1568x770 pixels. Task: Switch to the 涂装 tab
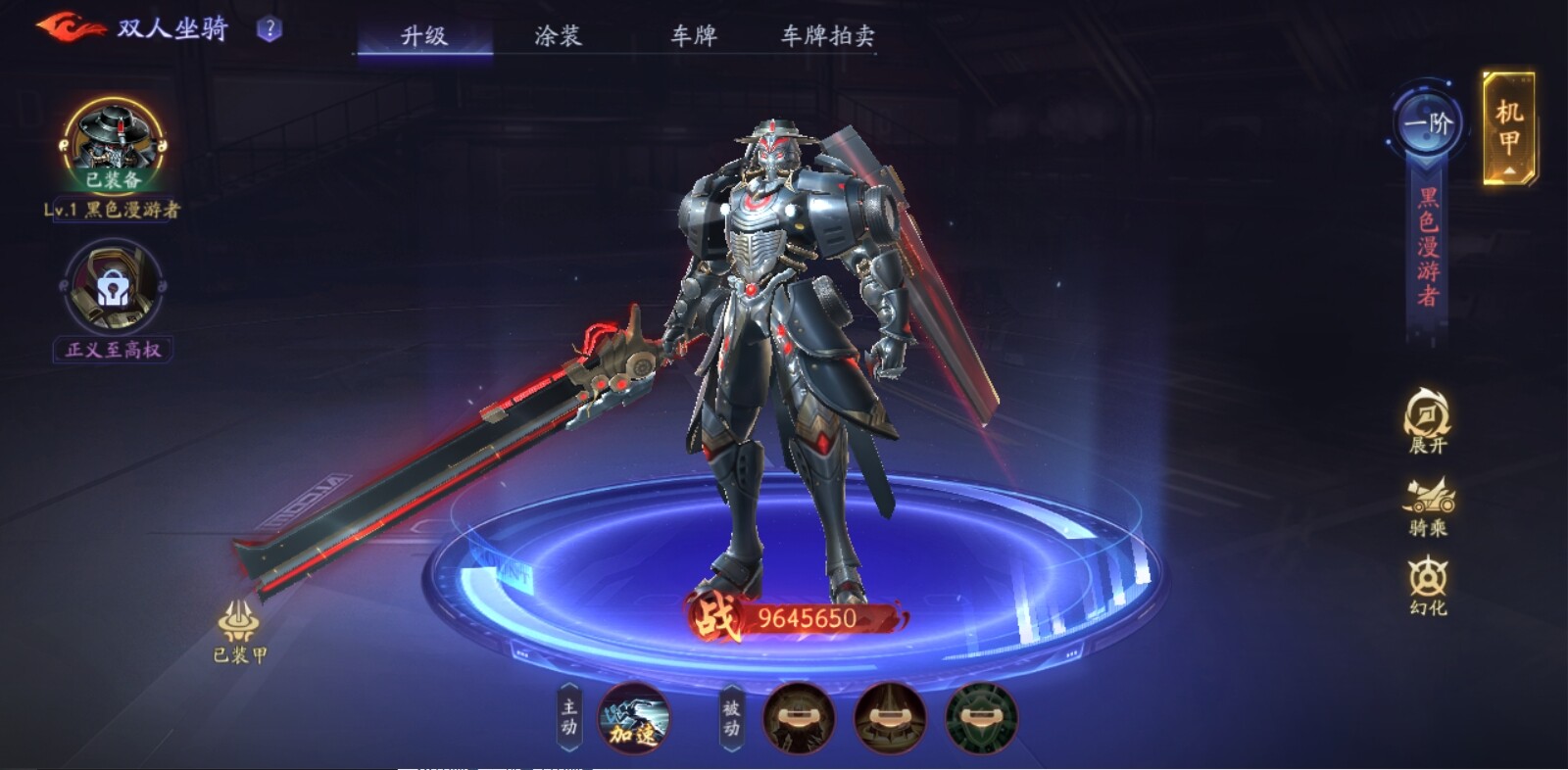(x=560, y=36)
